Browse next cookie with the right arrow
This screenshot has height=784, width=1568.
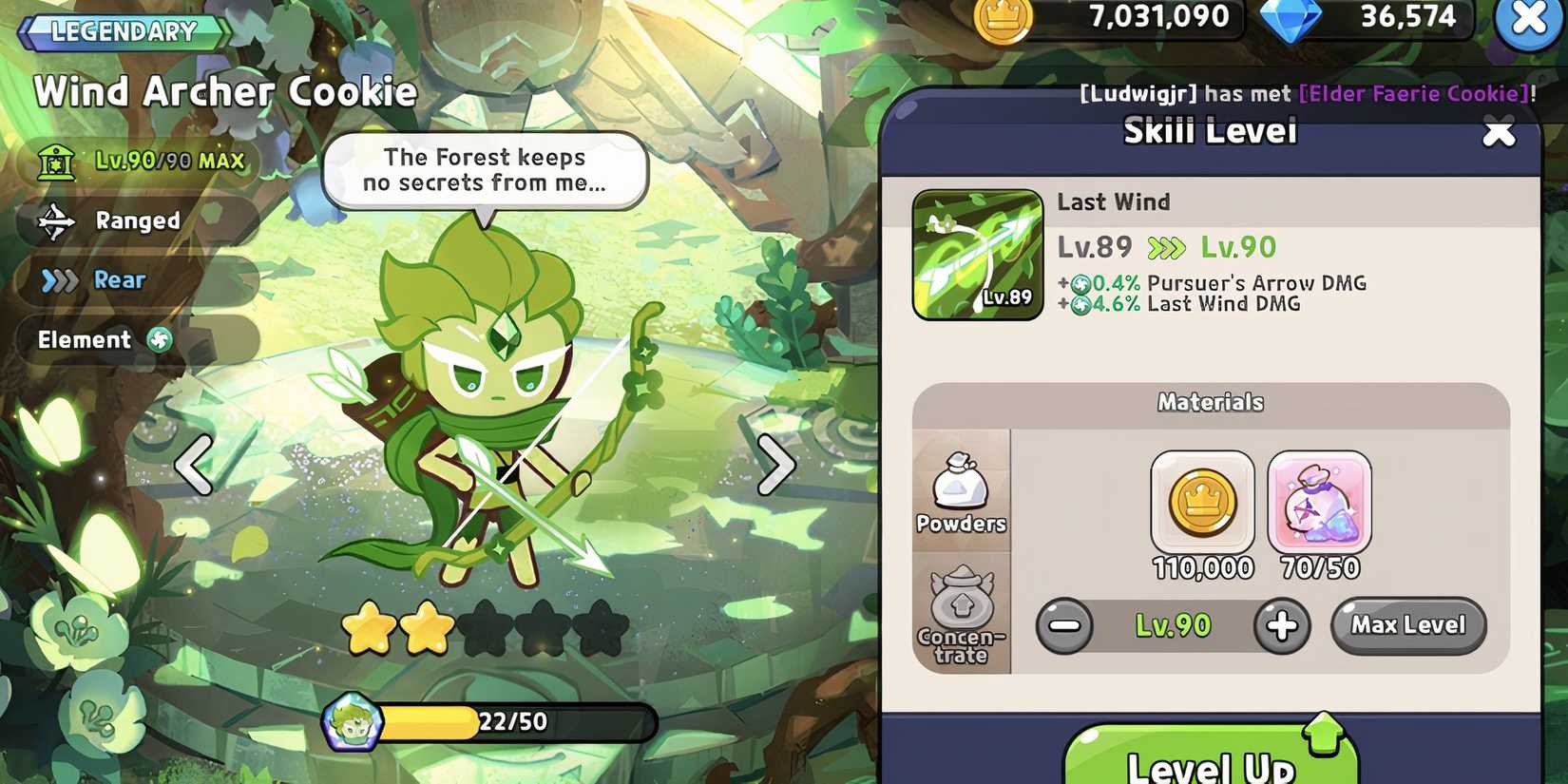pos(774,466)
